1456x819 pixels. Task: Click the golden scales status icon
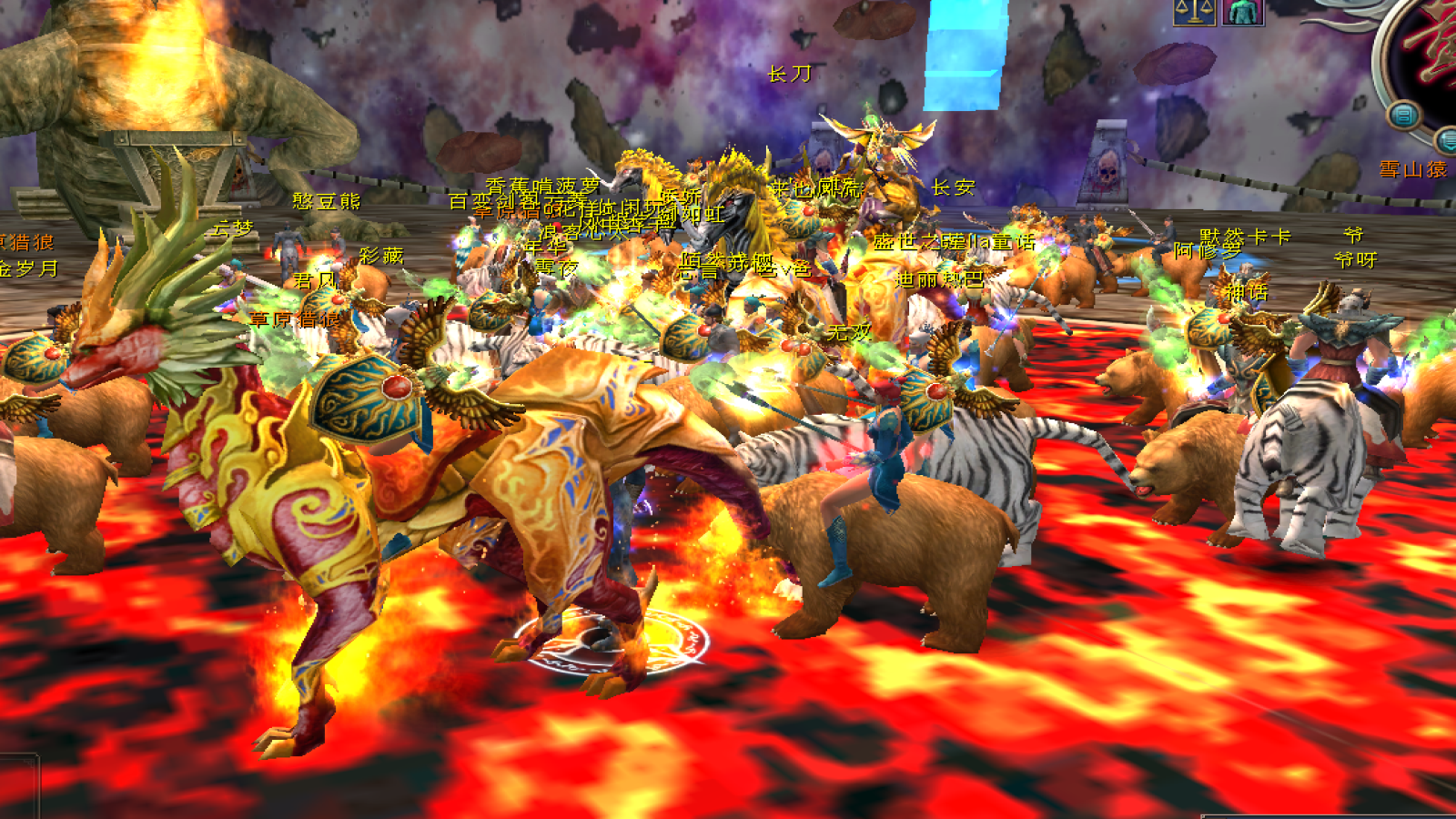pos(1194,11)
